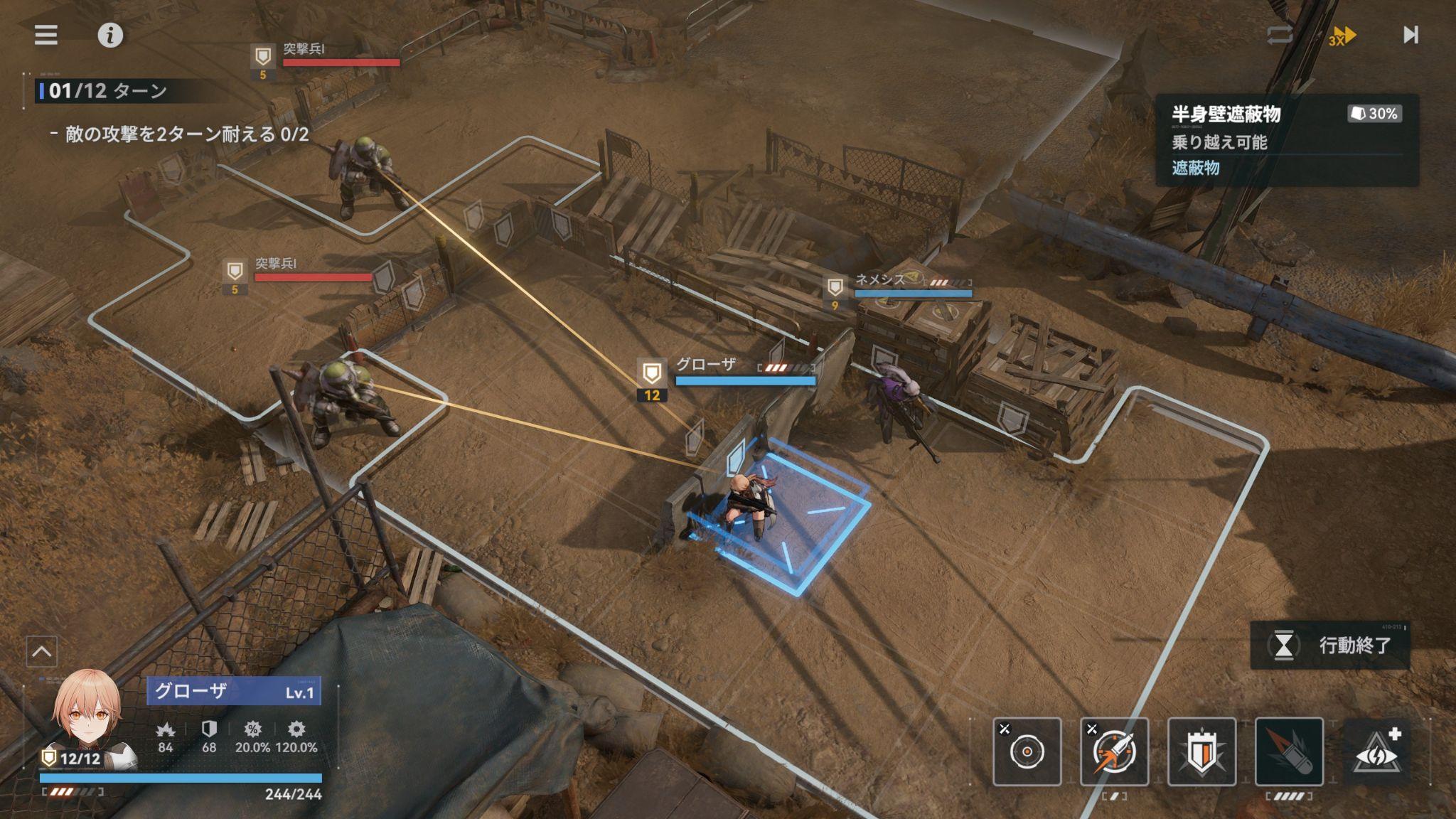Show the stage information panel
This screenshot has height=819, width=1456.
coord(110,35)
